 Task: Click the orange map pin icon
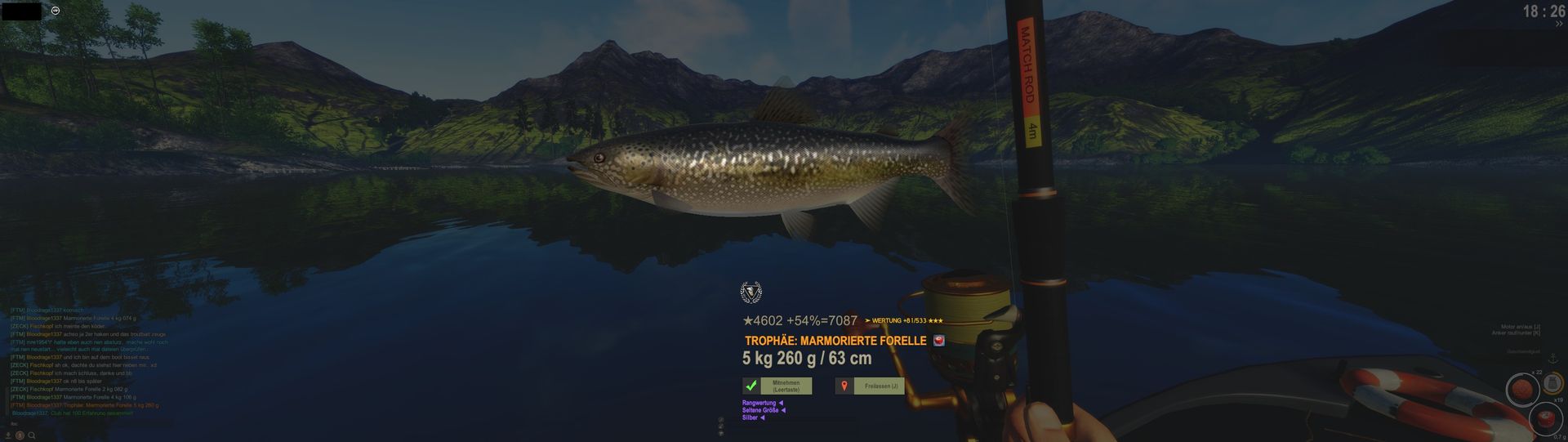point(844,386)
